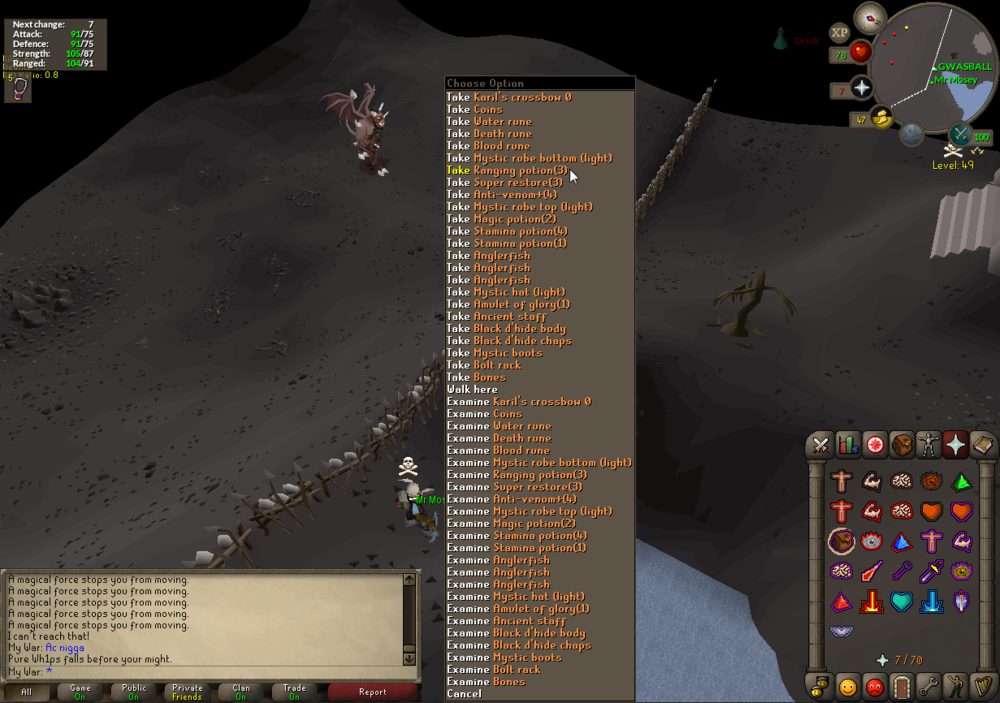
Task: Take Karil's crossbow from the menu
Action: [x=509, y=97]
